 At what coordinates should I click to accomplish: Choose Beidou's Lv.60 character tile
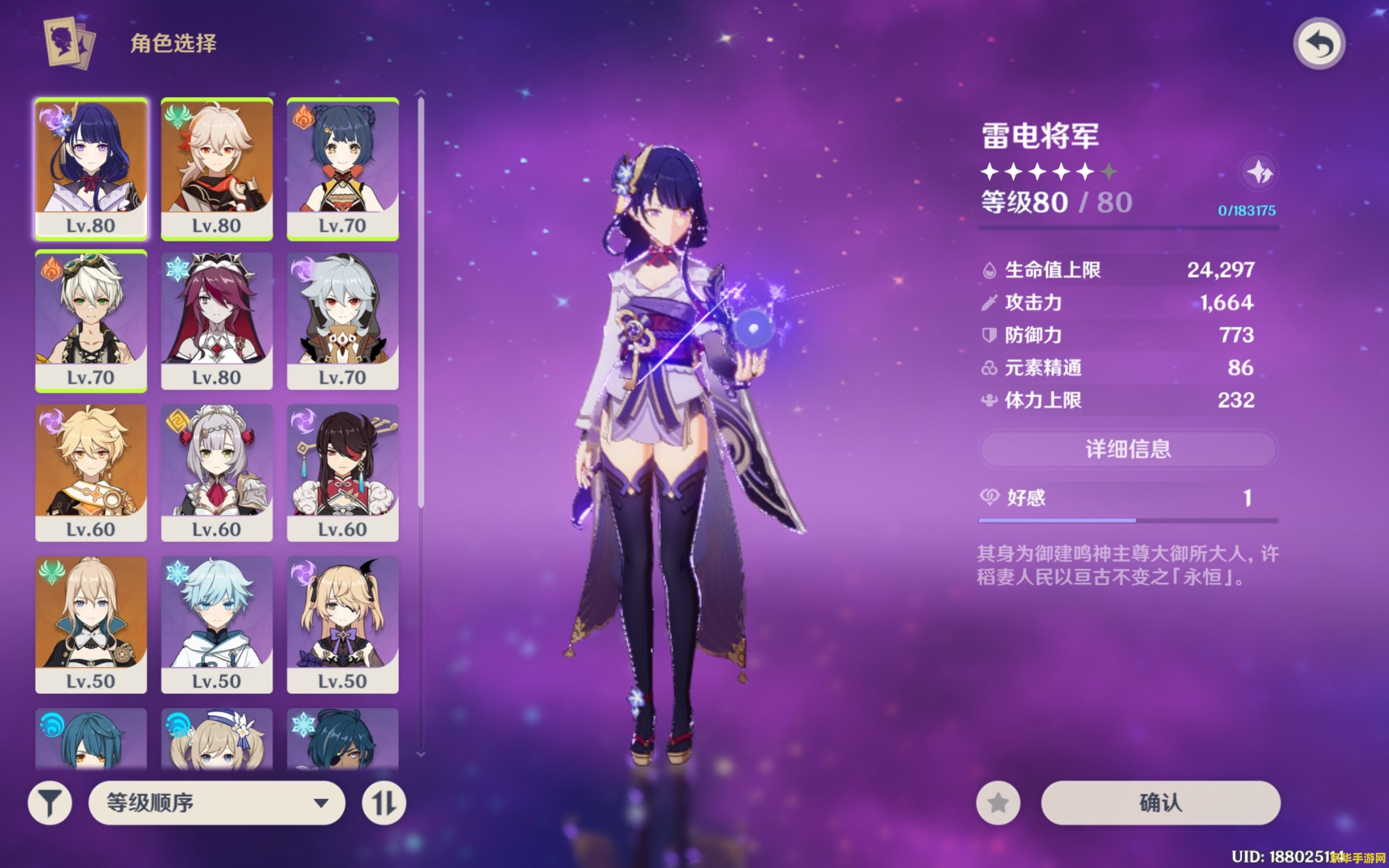tap(343, 472)
